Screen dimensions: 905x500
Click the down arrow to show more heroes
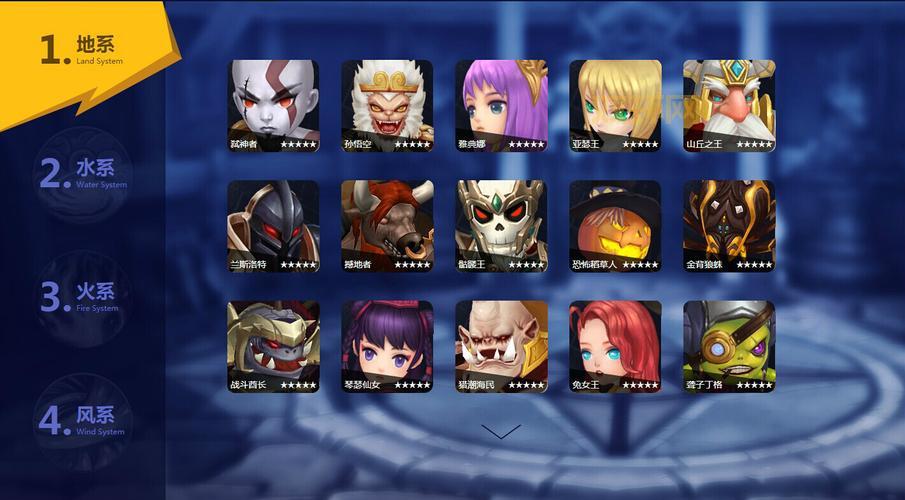[501, 431]
